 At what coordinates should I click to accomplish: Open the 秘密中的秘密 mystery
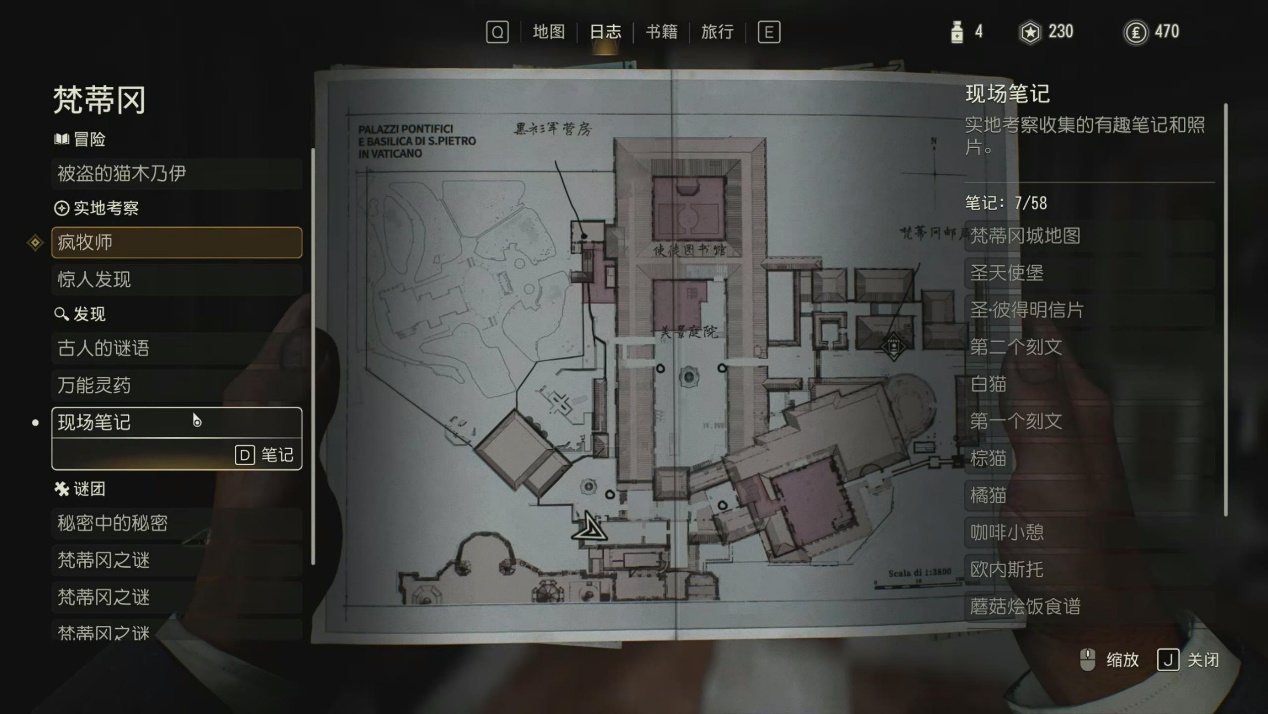[x=176, y=523]
